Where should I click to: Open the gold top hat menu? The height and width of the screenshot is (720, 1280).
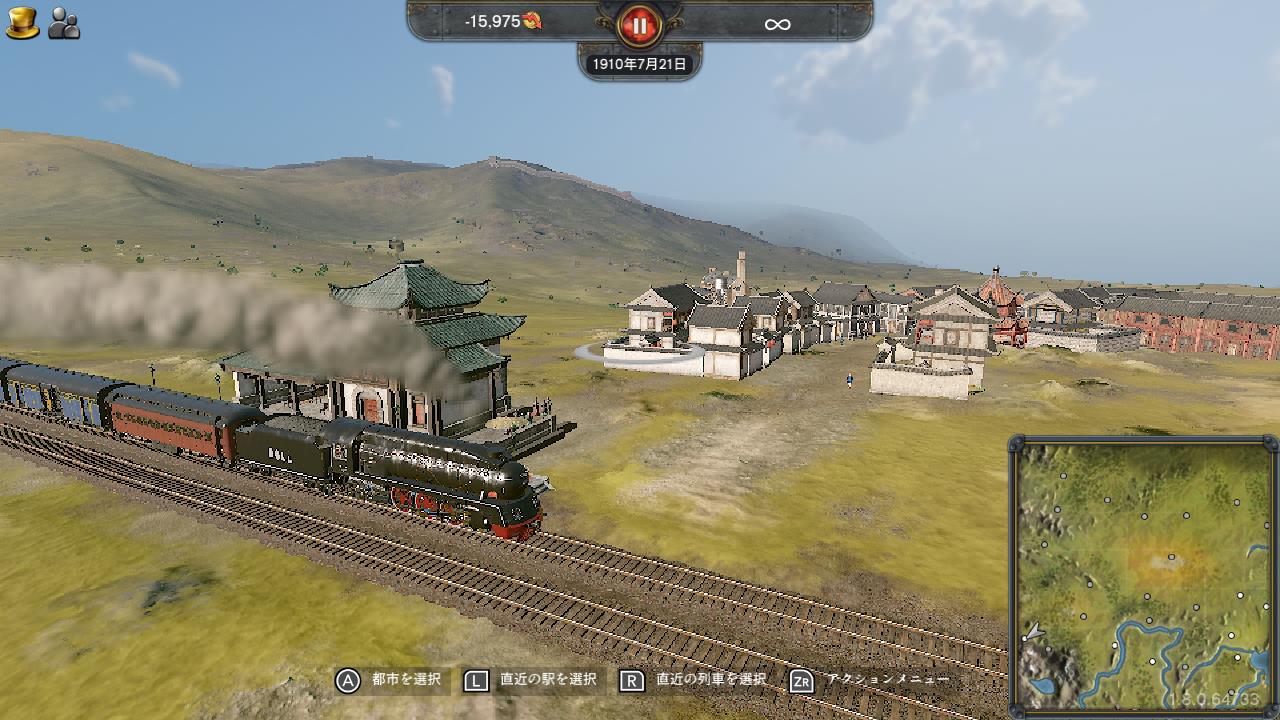(22, 23)
